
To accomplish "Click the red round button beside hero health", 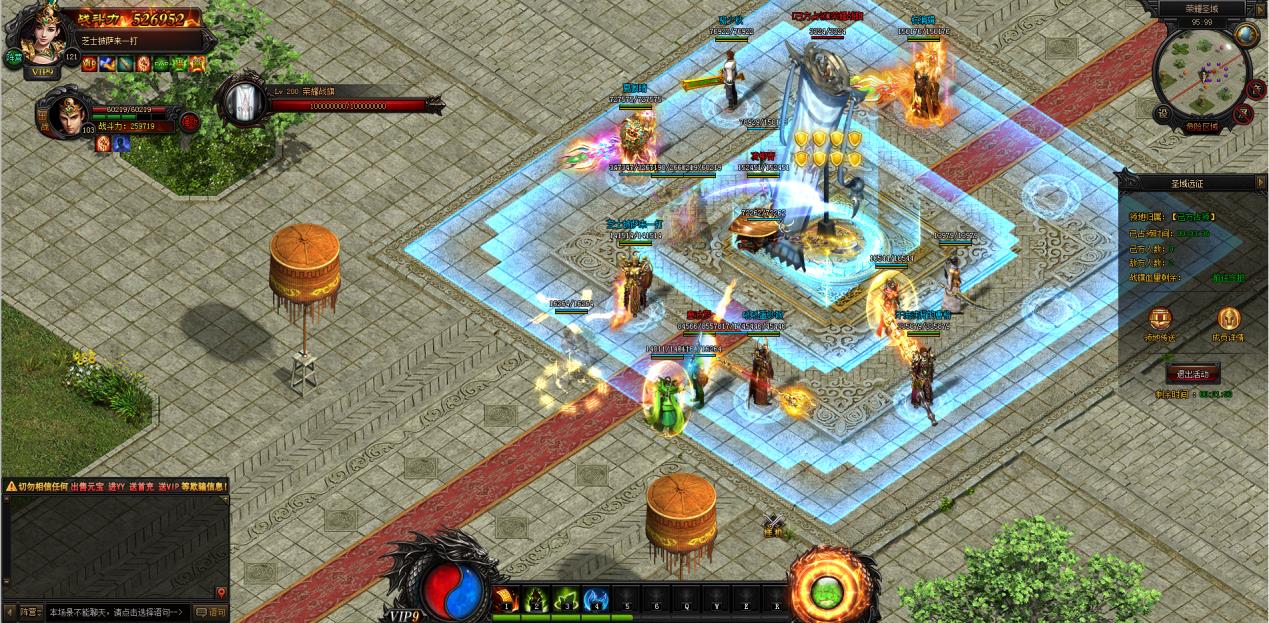I will point(190,121).
